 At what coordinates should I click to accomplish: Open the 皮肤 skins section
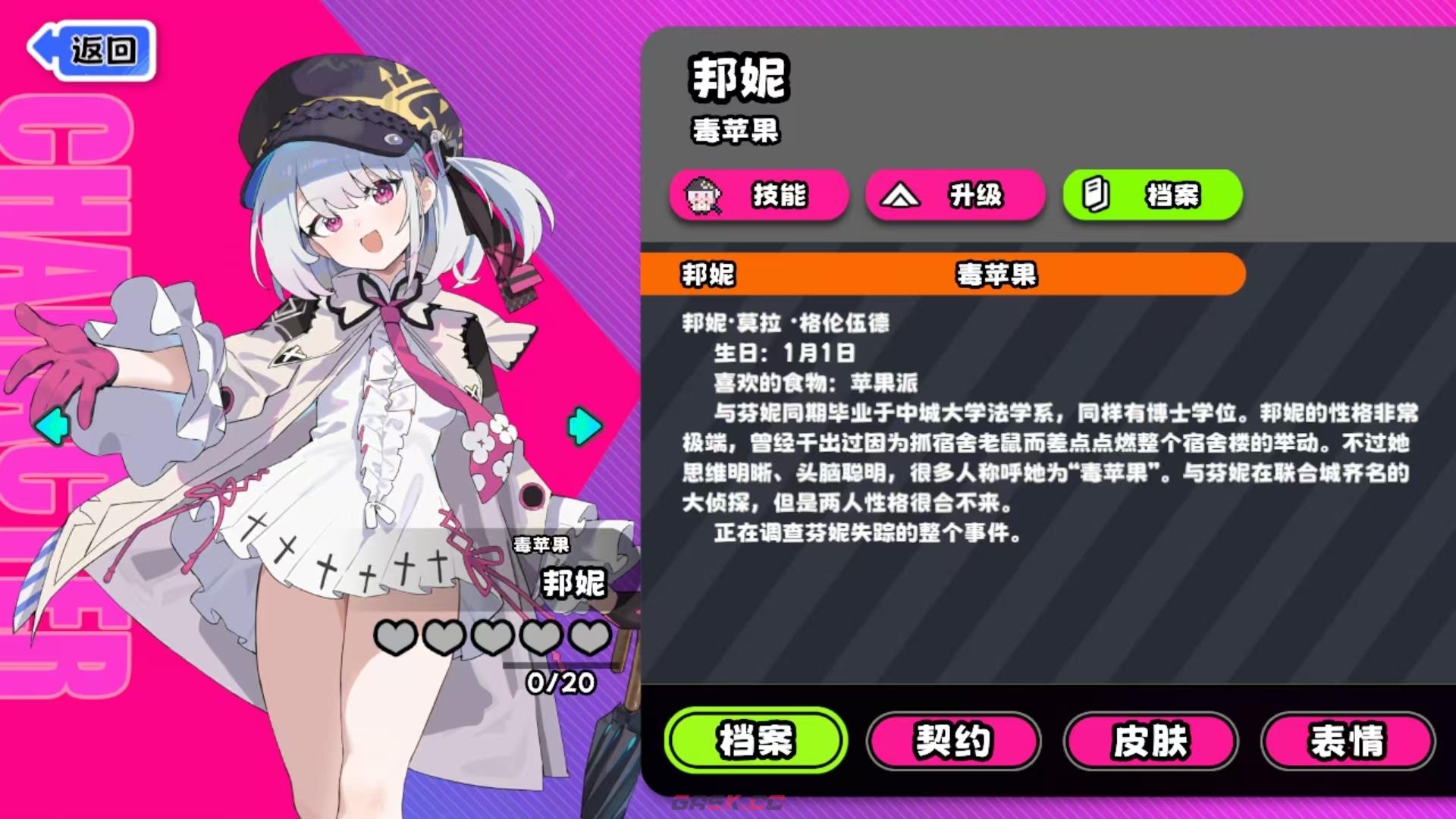(1150, 742)
